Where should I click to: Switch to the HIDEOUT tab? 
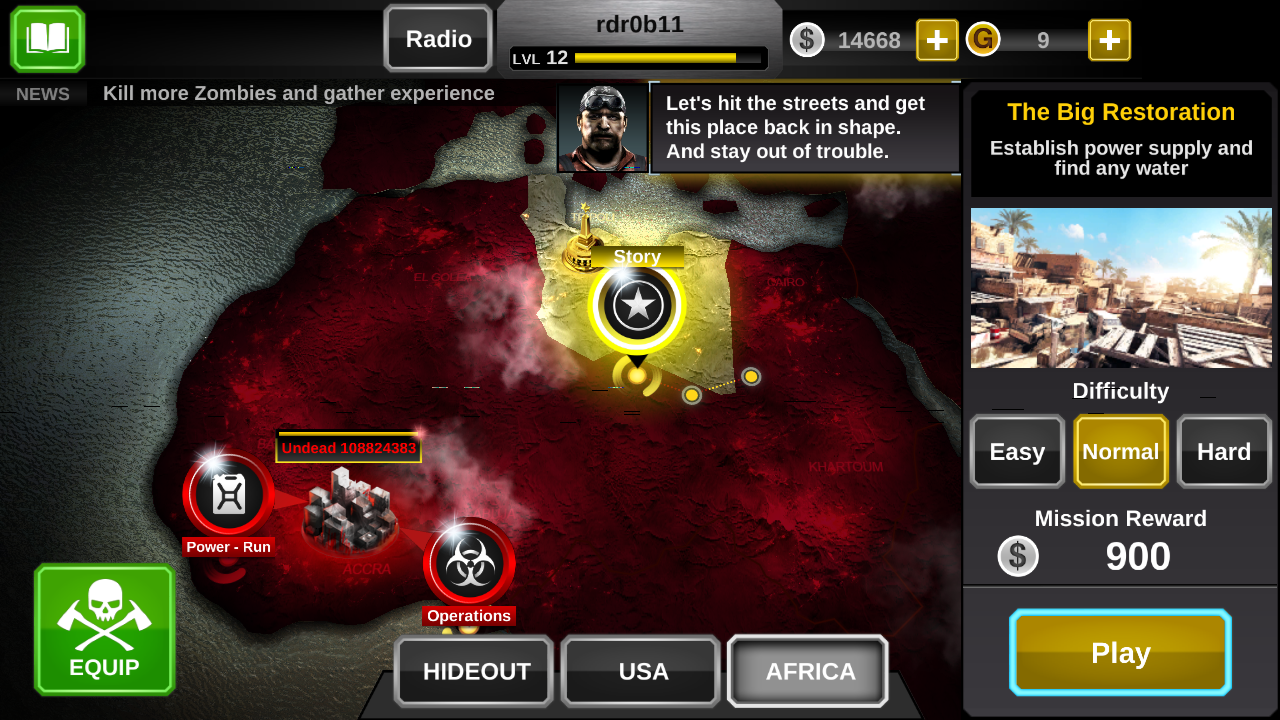[473, 671]
